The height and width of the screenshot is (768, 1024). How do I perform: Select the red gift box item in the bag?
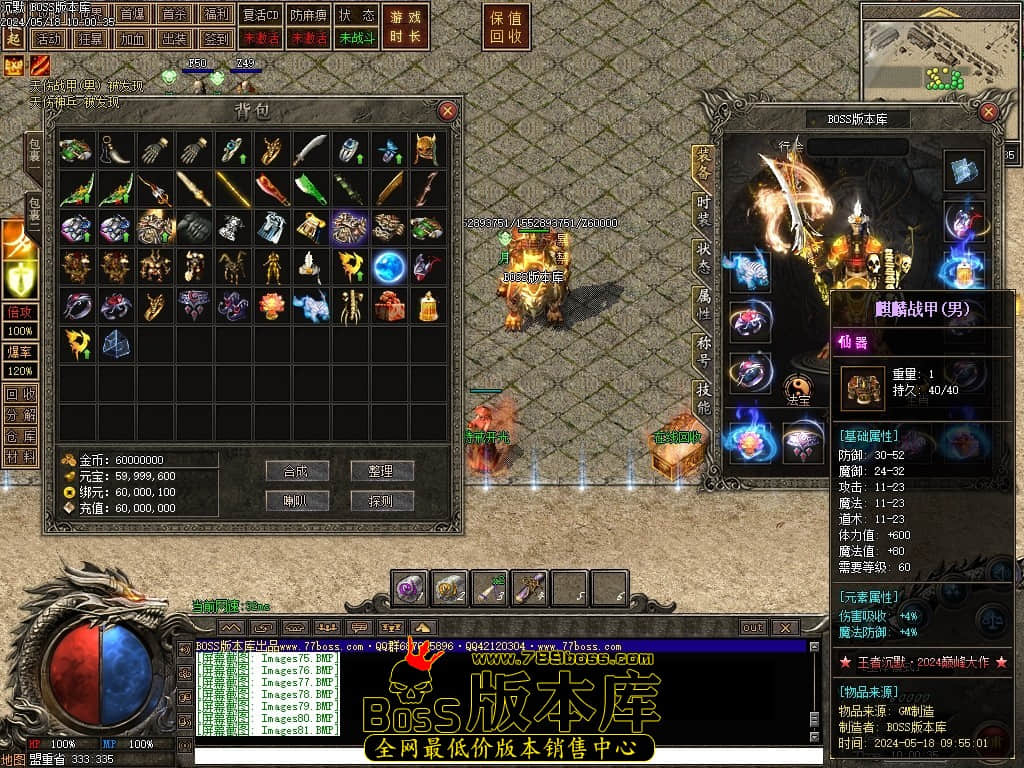tap(388, 306)
